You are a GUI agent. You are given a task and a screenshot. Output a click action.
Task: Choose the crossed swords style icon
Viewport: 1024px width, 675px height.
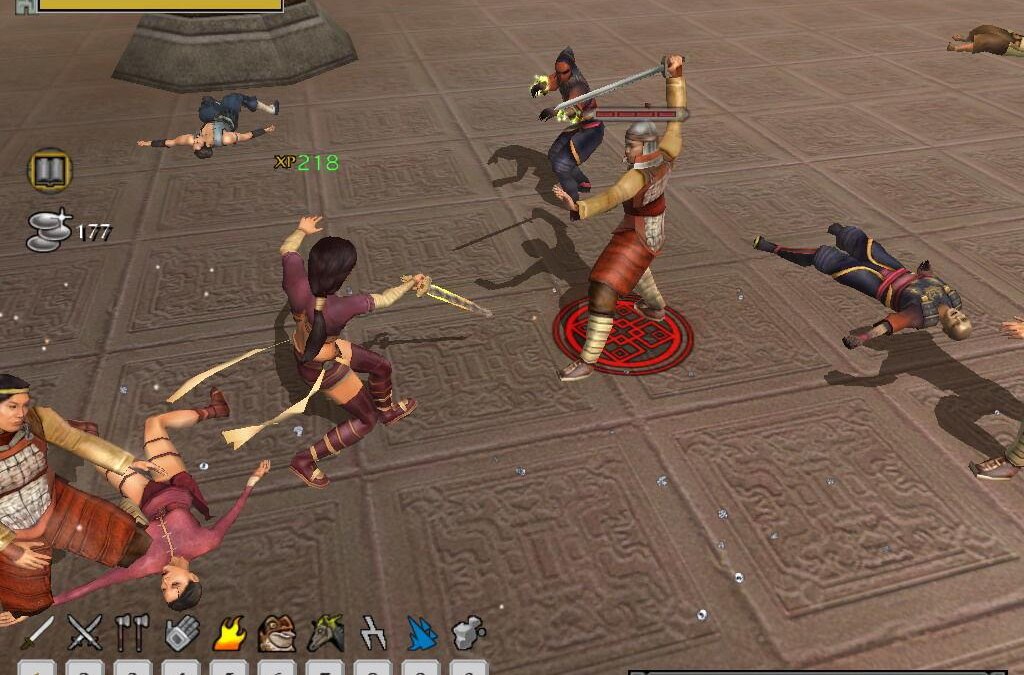(85, 633)
